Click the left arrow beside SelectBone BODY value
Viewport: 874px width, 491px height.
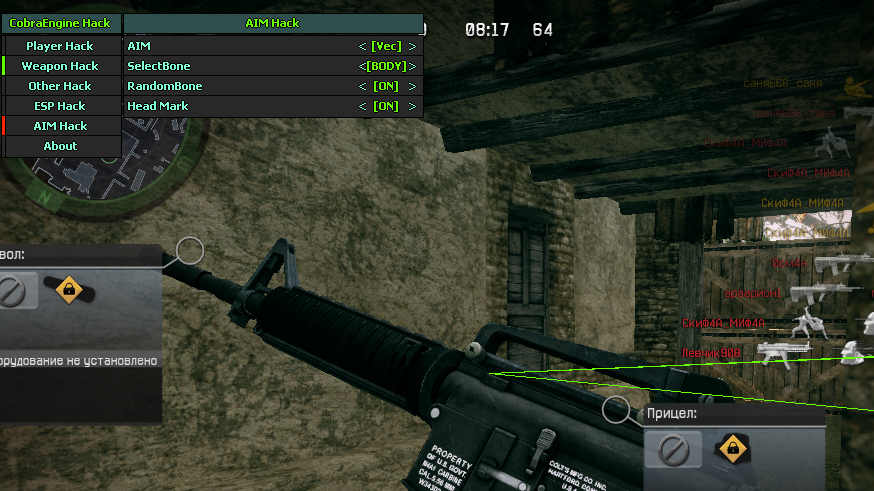coord(362,66)
